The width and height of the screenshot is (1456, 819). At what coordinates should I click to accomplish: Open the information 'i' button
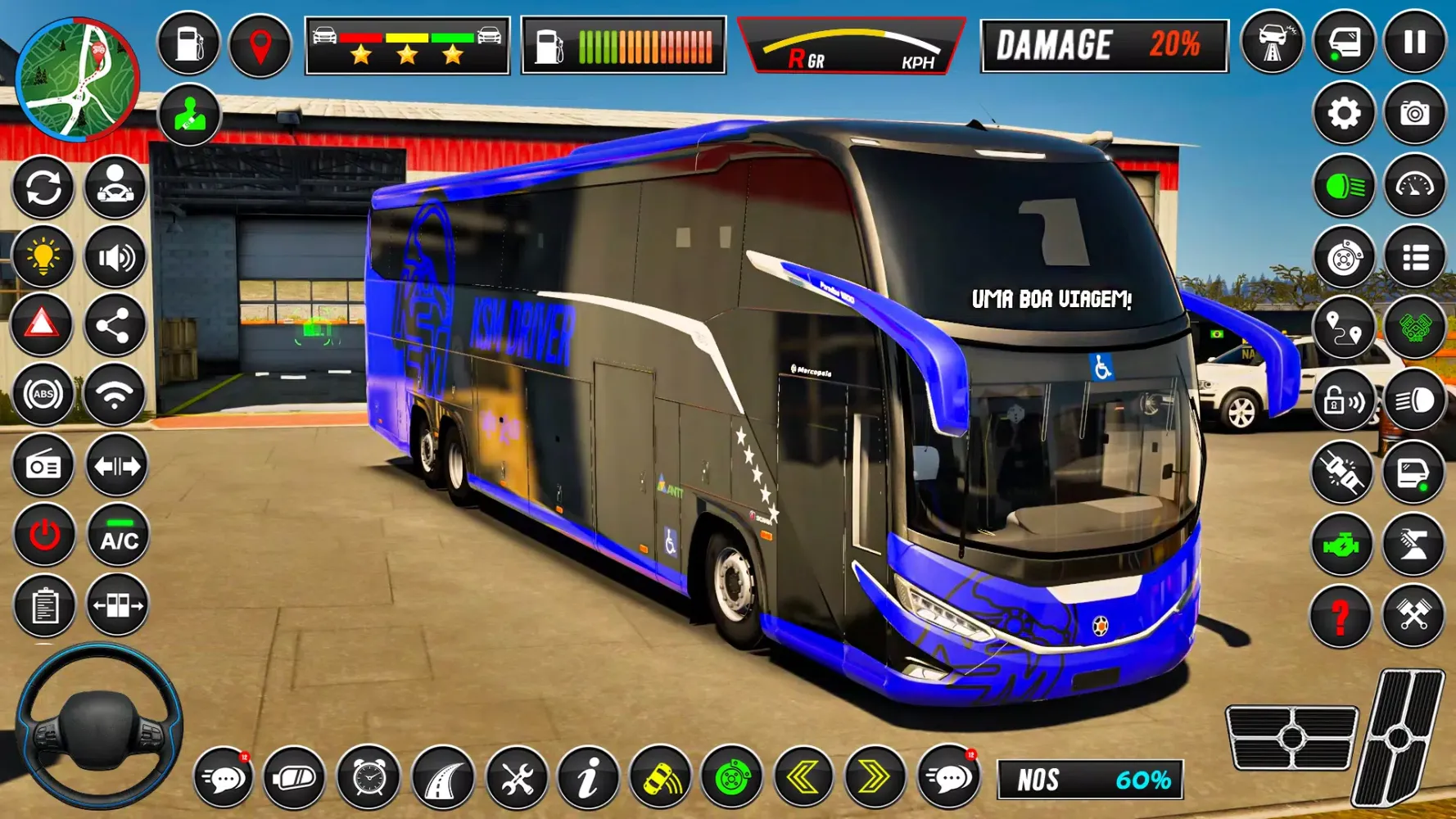[x=587, y=777]
